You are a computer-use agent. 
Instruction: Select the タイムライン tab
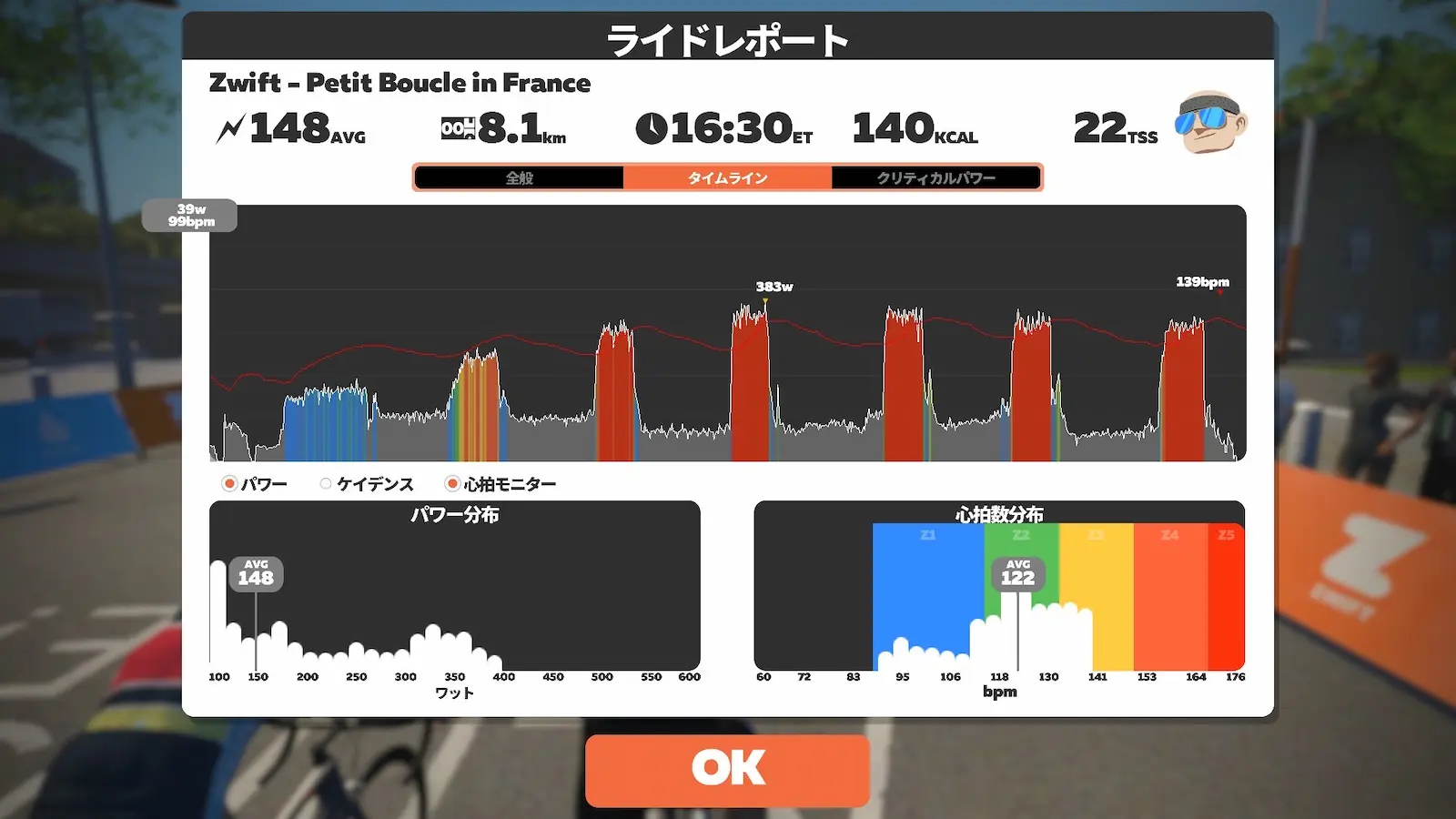(x=728, y=177)
